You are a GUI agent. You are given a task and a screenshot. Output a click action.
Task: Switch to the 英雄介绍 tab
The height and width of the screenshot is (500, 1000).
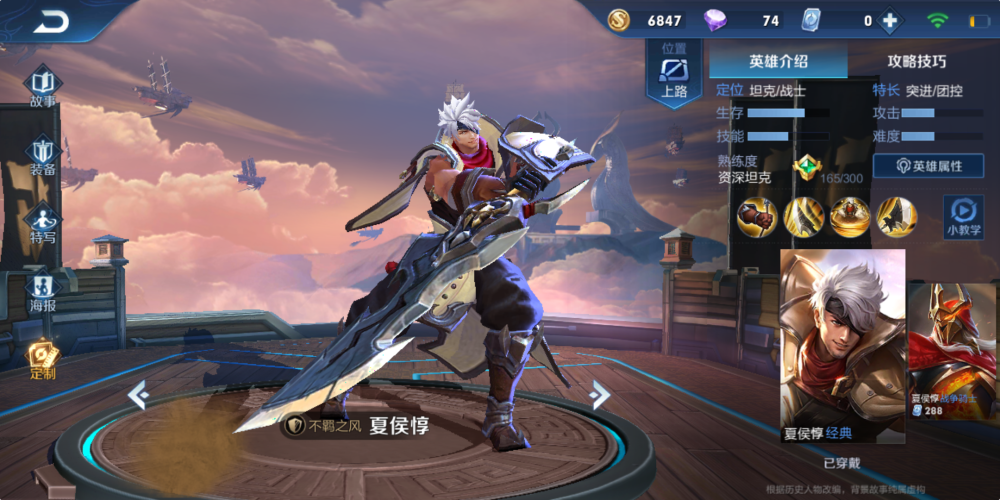[x=778, y=61]
